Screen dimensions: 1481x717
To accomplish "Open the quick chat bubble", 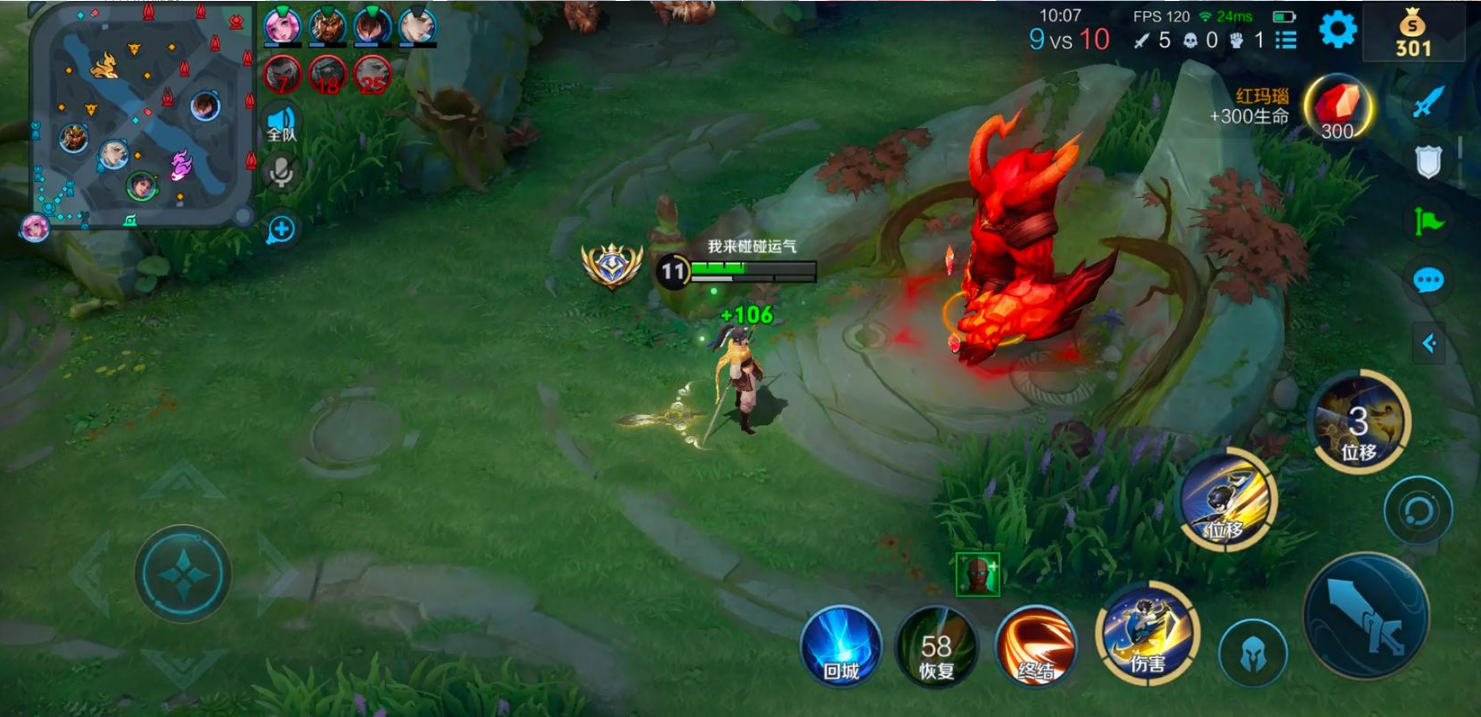I will click(1429, 279).
